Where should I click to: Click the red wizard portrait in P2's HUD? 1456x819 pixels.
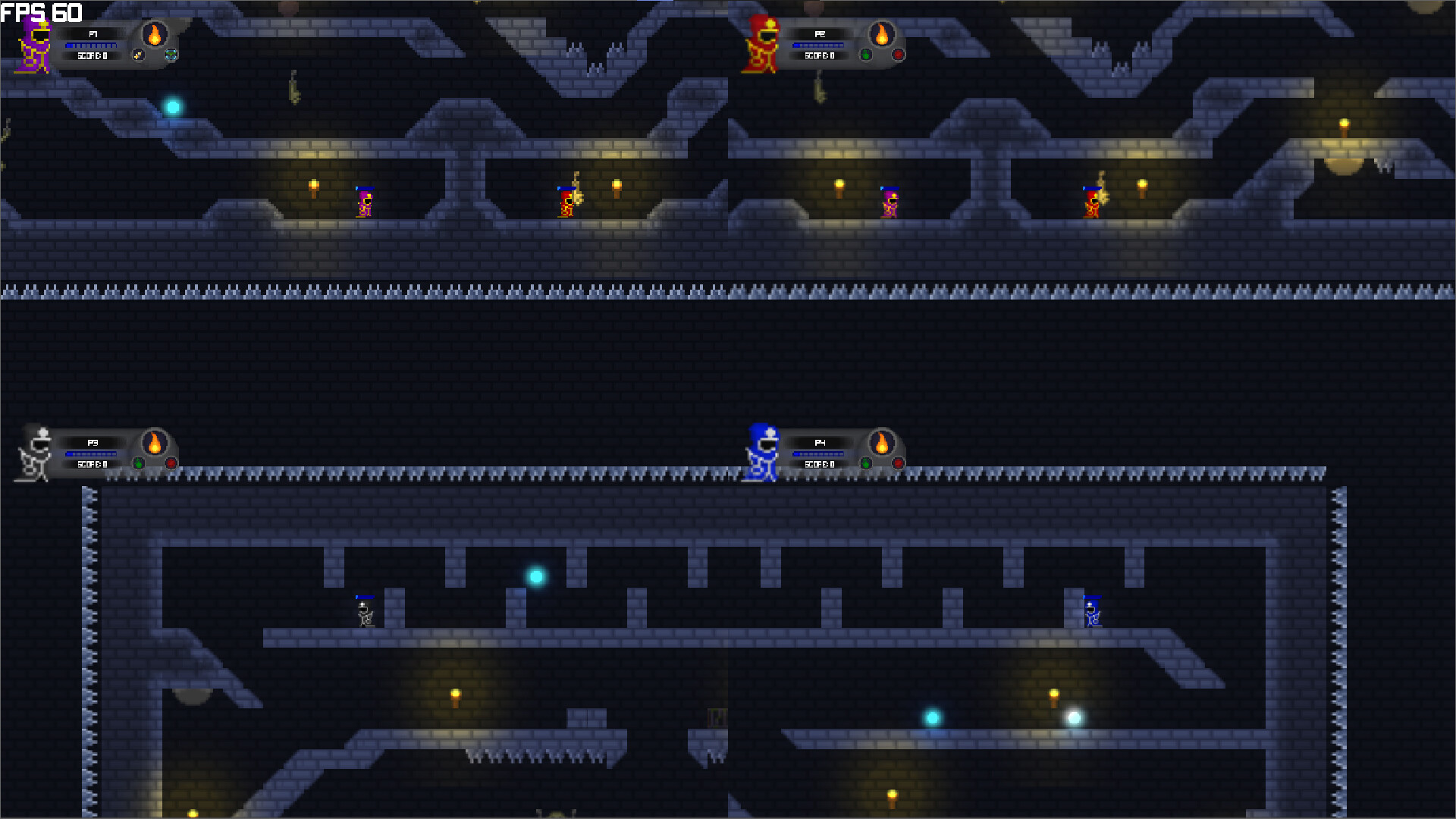762,44
